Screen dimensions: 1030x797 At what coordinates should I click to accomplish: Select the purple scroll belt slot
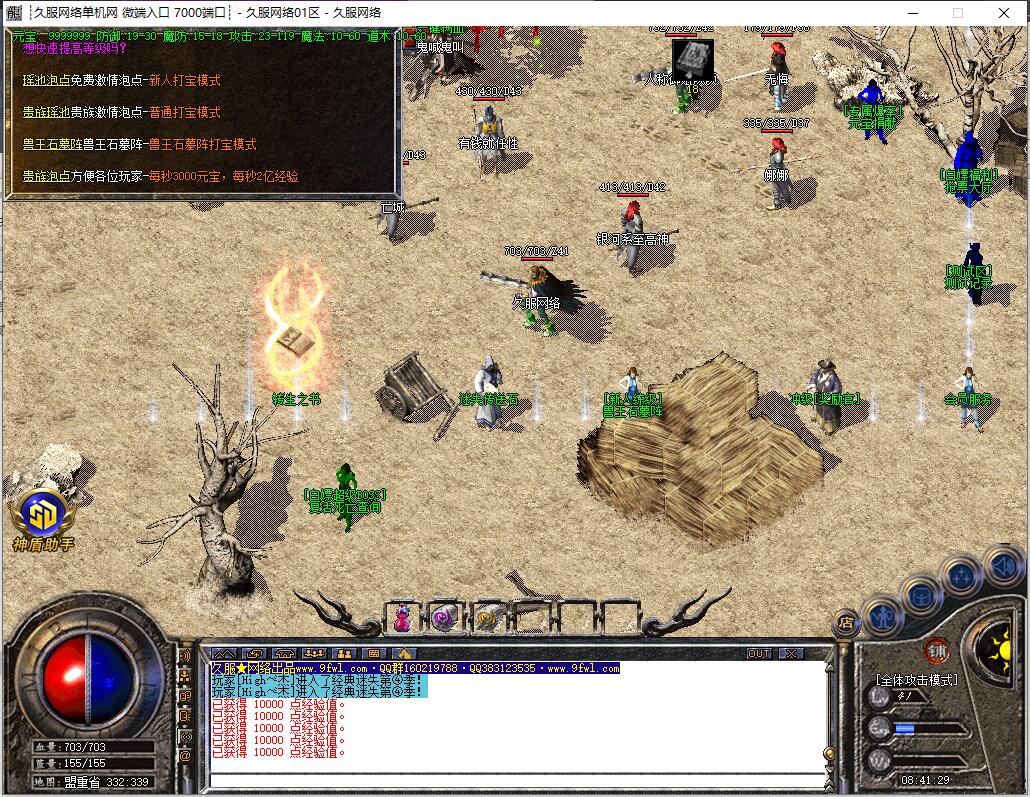pyautogui.click(x=445, y=617)
